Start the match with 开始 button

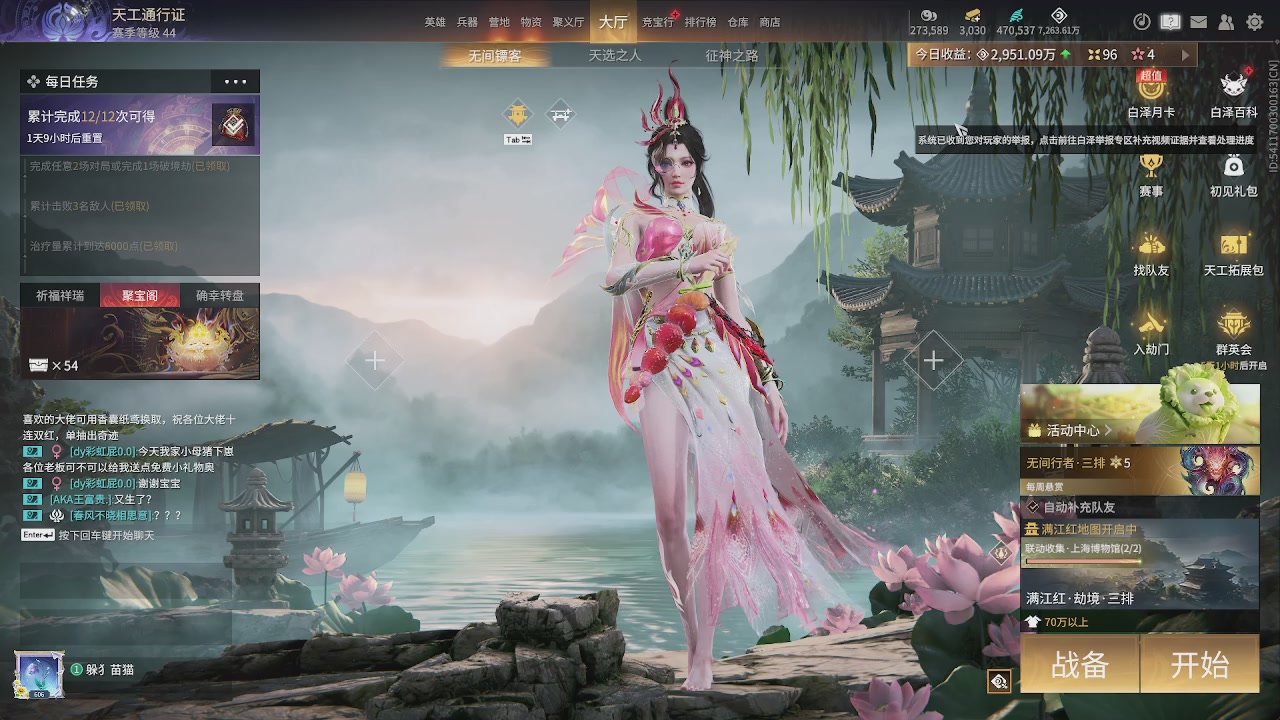click(1199, 665)
